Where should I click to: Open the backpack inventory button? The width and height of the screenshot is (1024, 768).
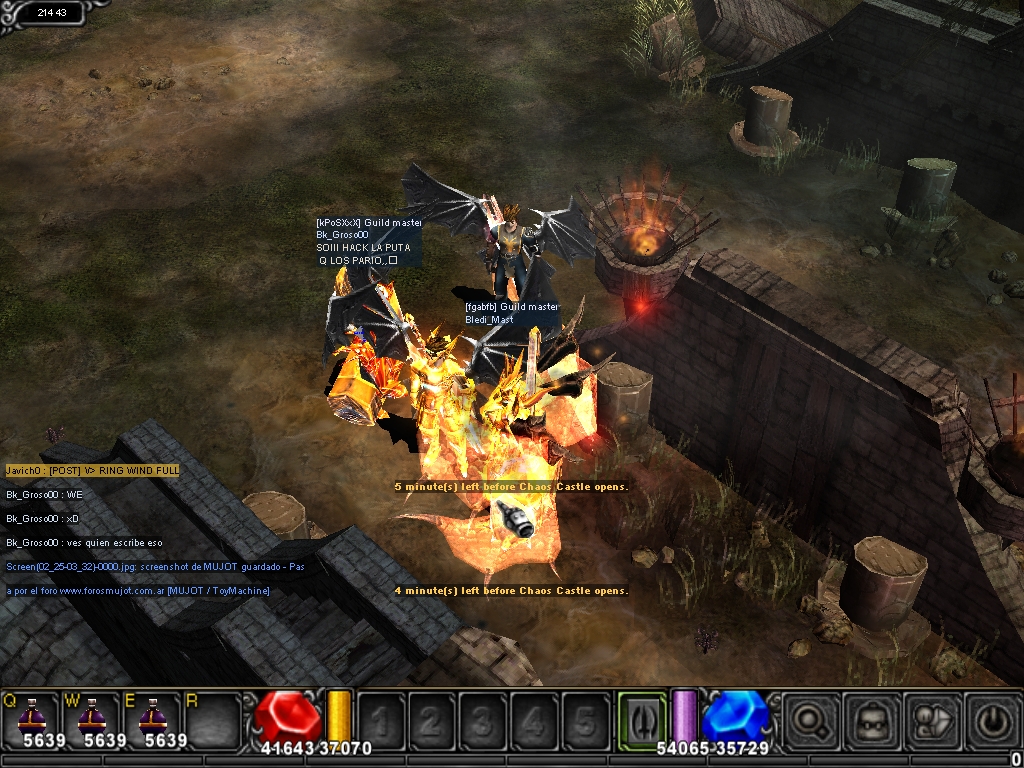pos(872,721)
